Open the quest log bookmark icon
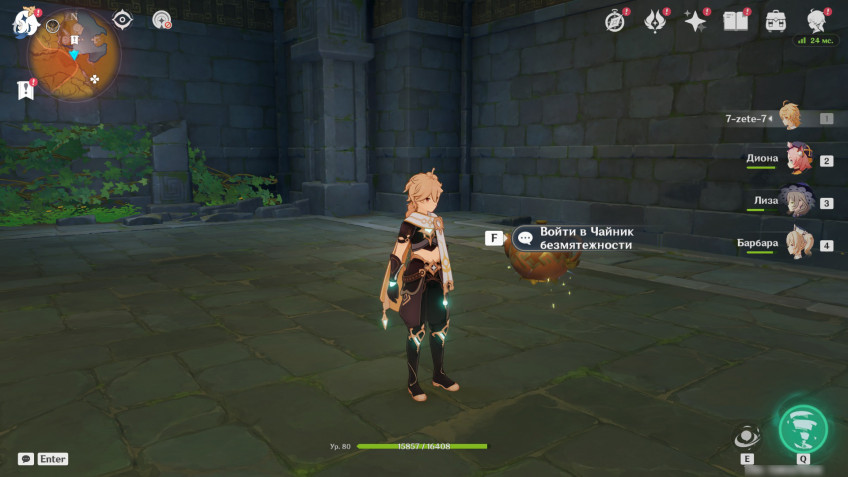 click(26, 90)
